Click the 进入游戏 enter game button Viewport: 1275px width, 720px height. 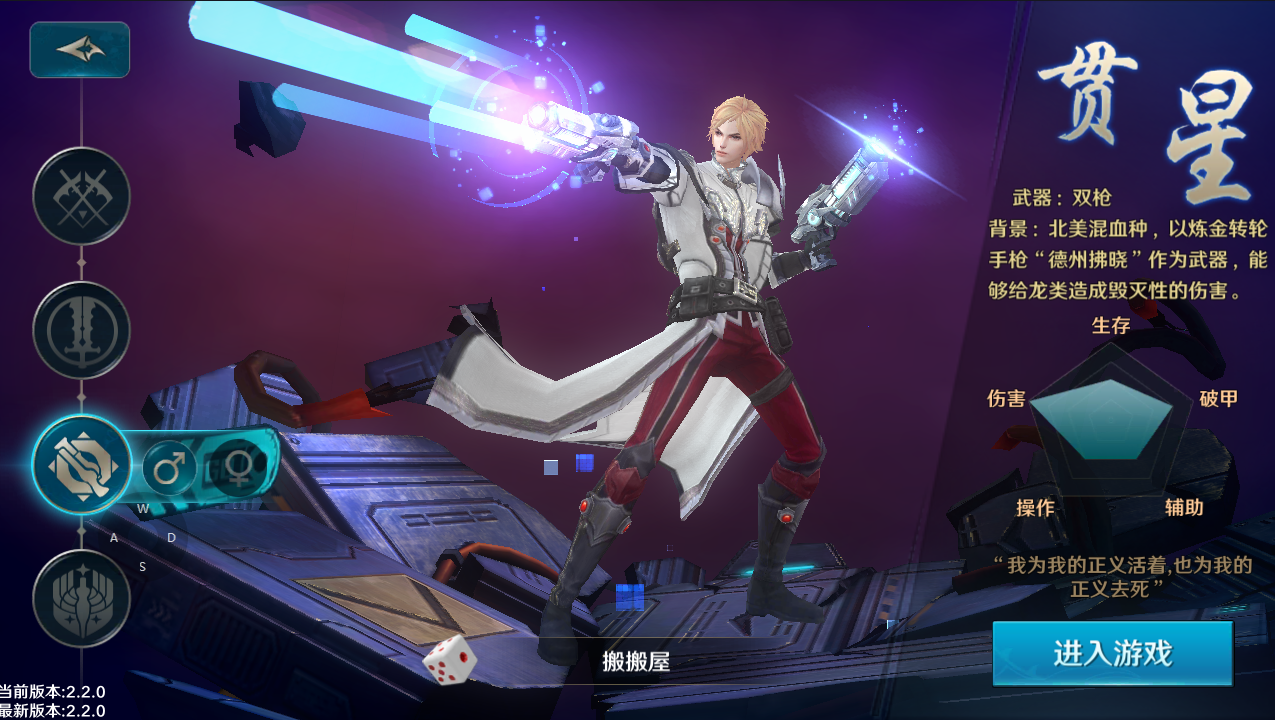(1112, 654)
